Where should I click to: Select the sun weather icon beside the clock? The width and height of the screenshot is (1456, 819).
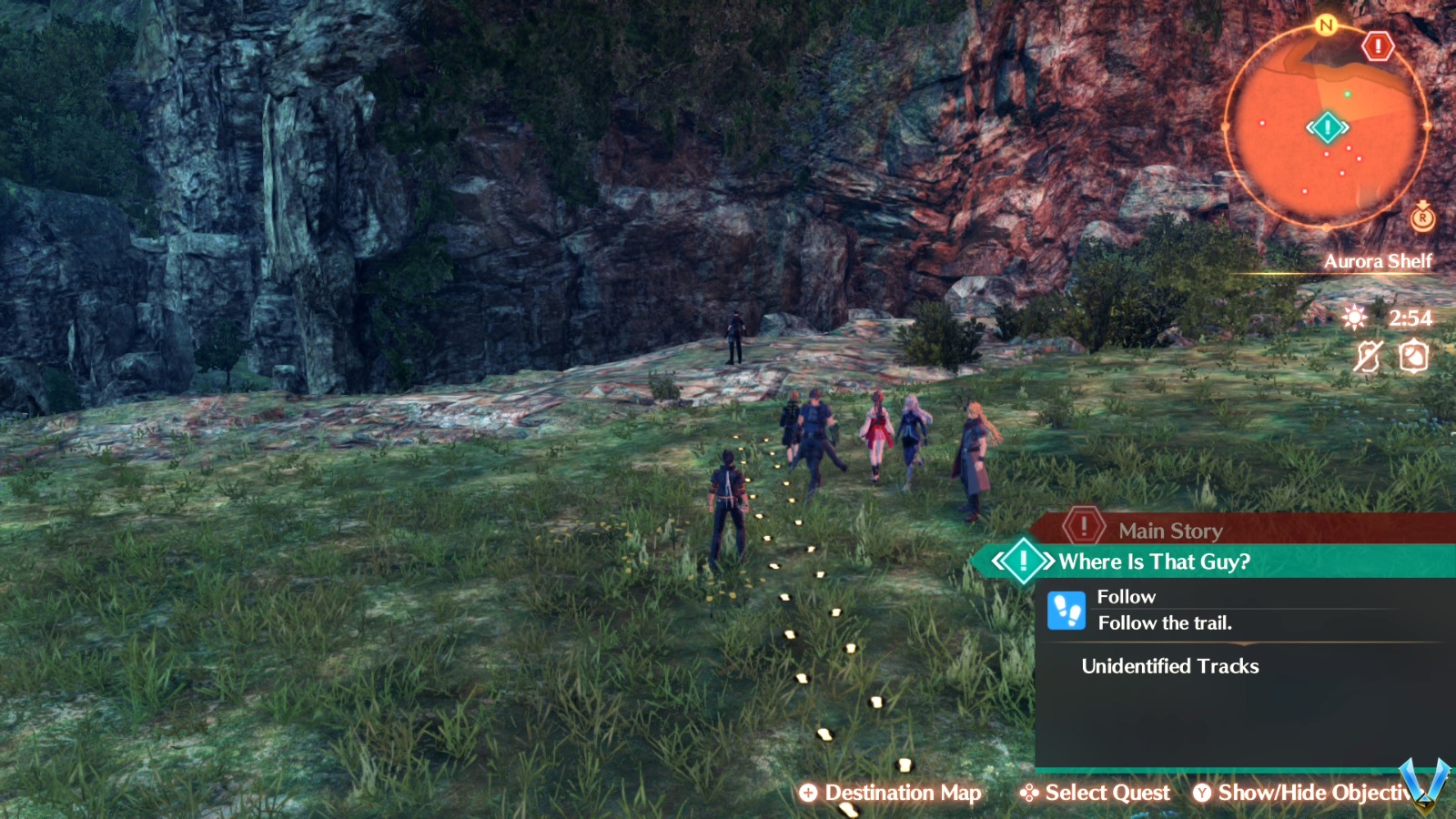(1355, 319)
